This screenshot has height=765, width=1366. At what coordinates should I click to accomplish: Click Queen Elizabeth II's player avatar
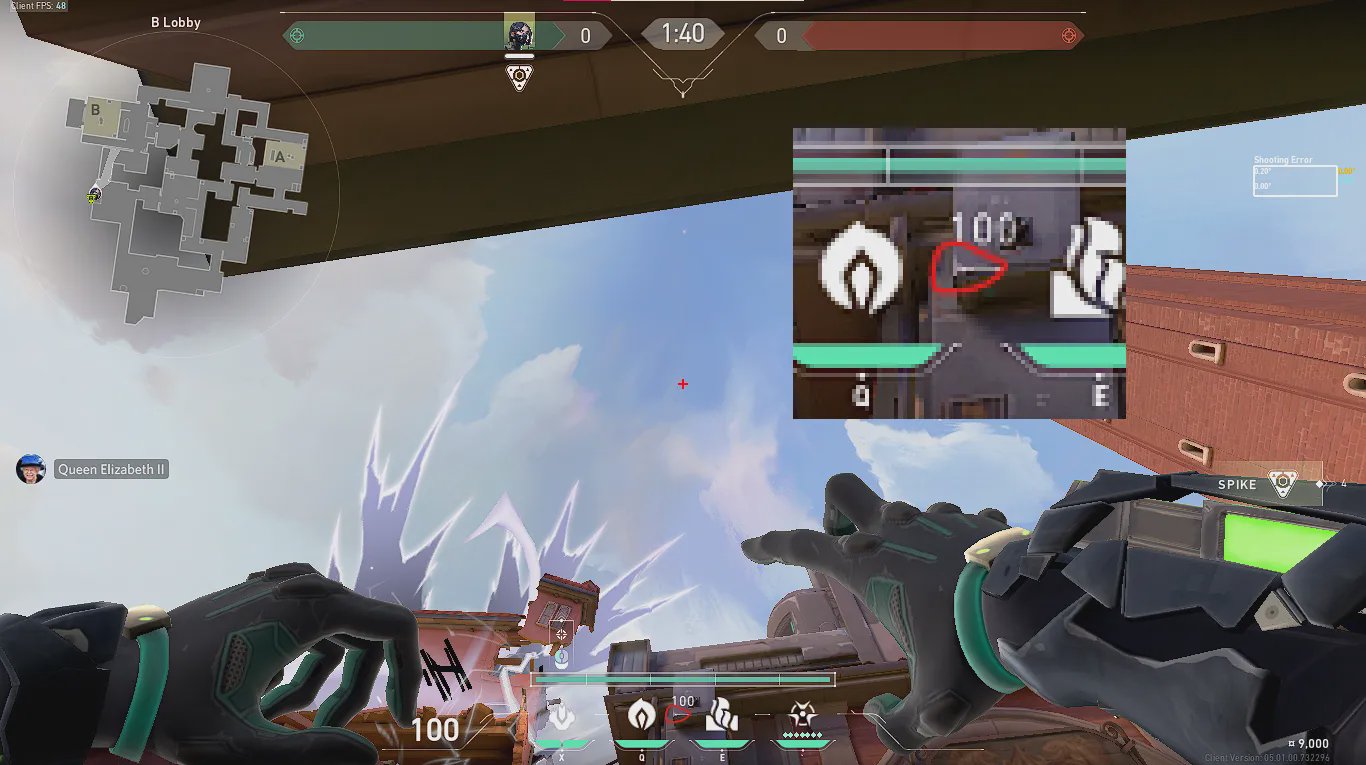click(x=31, y=469)
